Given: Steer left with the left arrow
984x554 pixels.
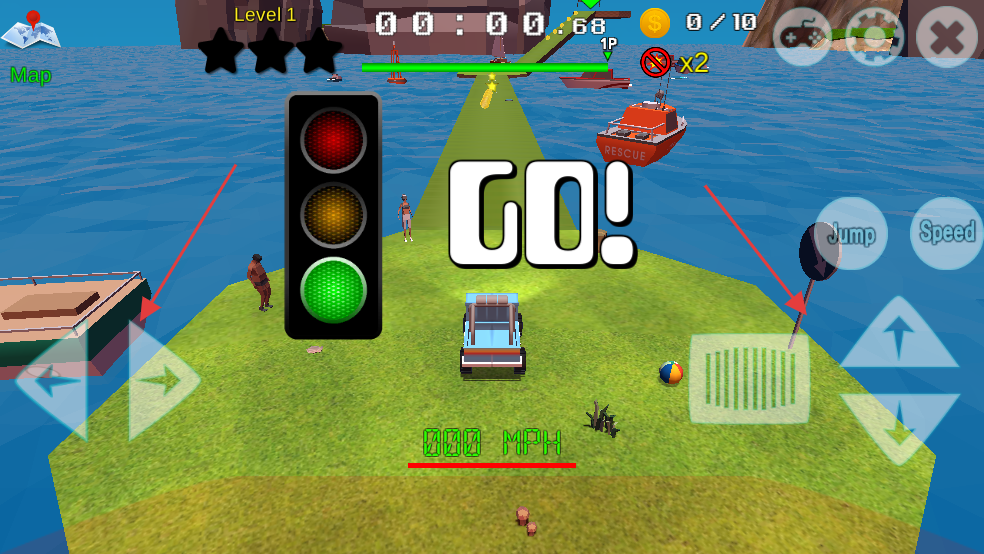Looking at the screenshot, I should [x=54, y=380].
